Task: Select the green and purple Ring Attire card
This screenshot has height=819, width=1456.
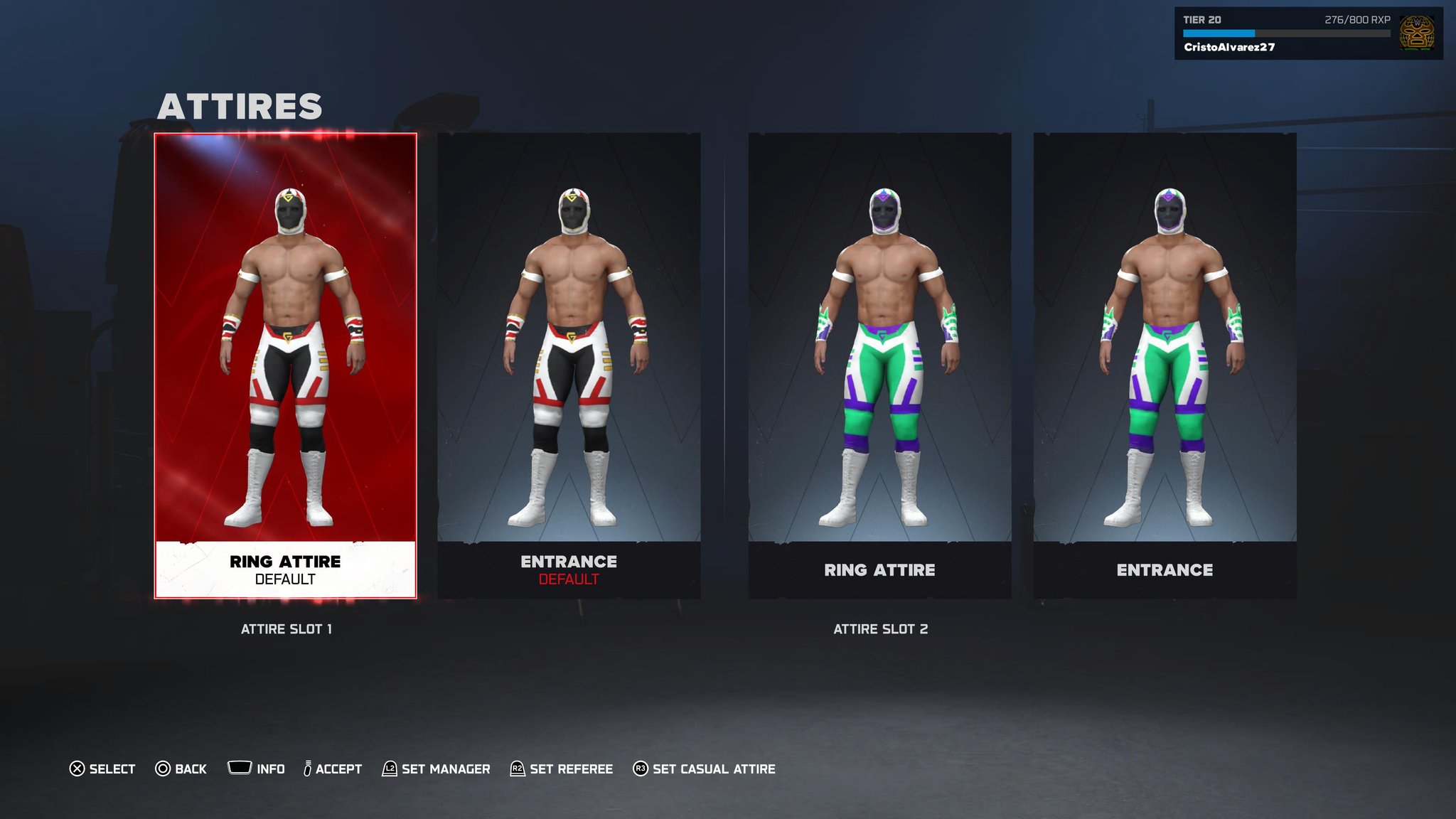Action: pyautogui.click(x=879, y=365)
